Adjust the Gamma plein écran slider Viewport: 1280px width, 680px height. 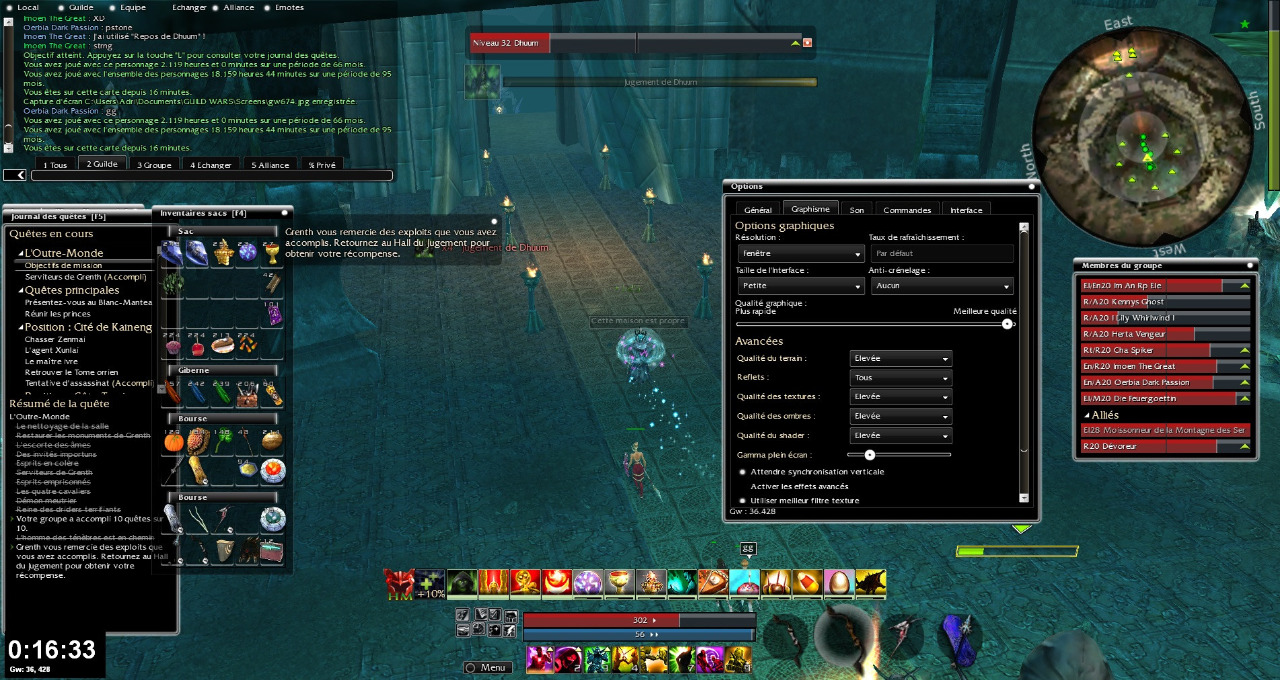click(x=870, y=455)
